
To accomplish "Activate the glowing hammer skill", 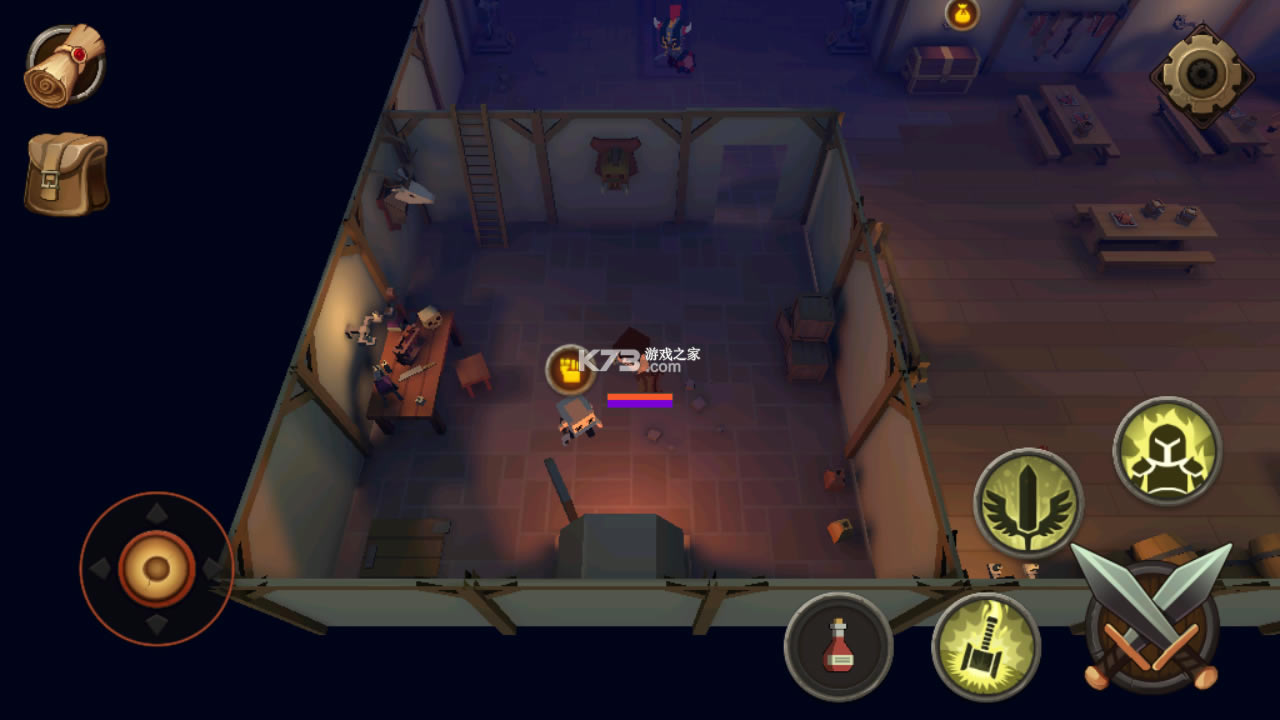I will (985, 646).
